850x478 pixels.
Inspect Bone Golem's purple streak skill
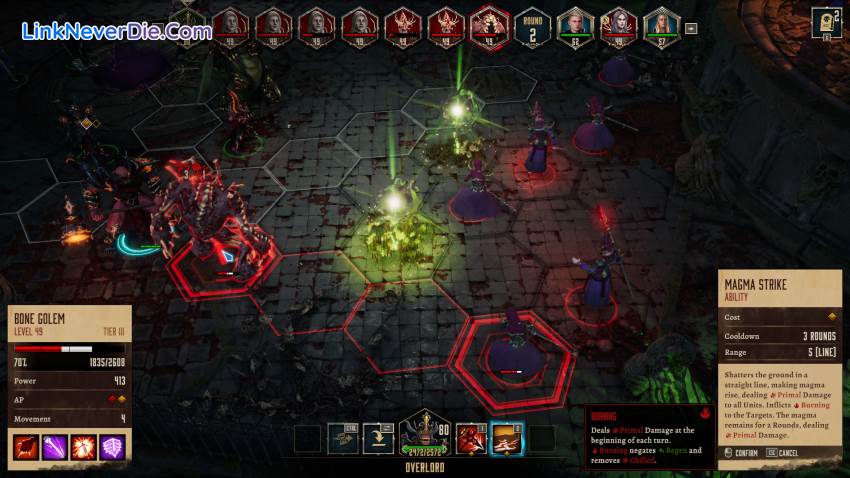click(54, 447)
